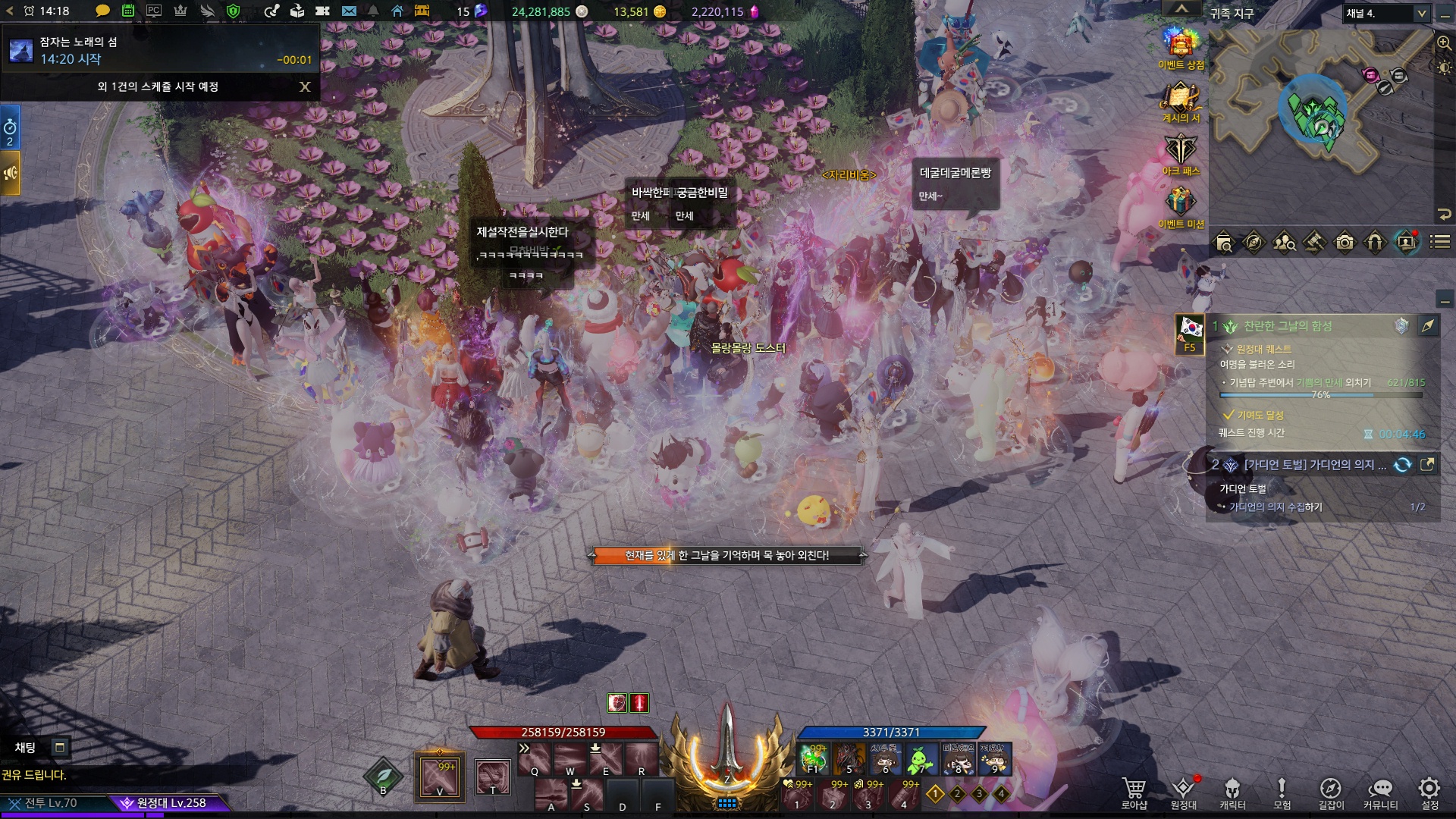Click the camera screenshot icon under minimap
The width and height of the screenshot is (1456, 819).
(x=1345, y=243)
